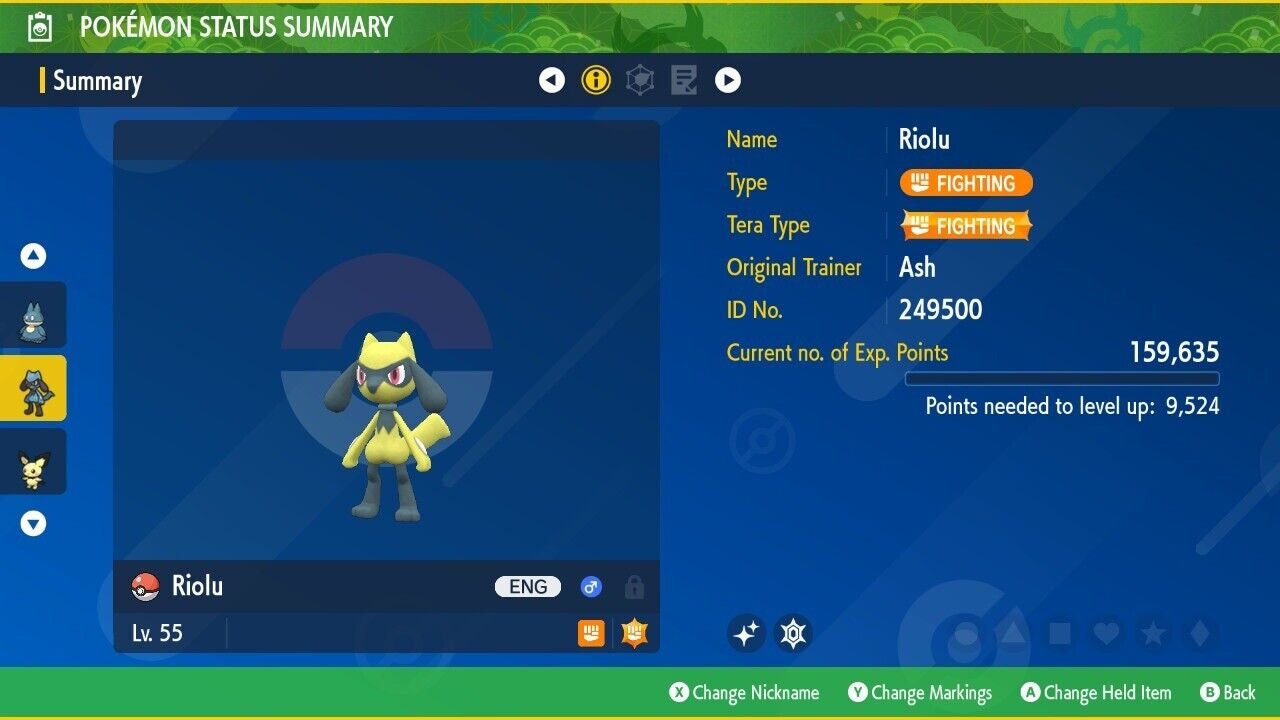Click the down arrow below the party list
Viewport: 1280px width, 720px height.
pos(33,522)
